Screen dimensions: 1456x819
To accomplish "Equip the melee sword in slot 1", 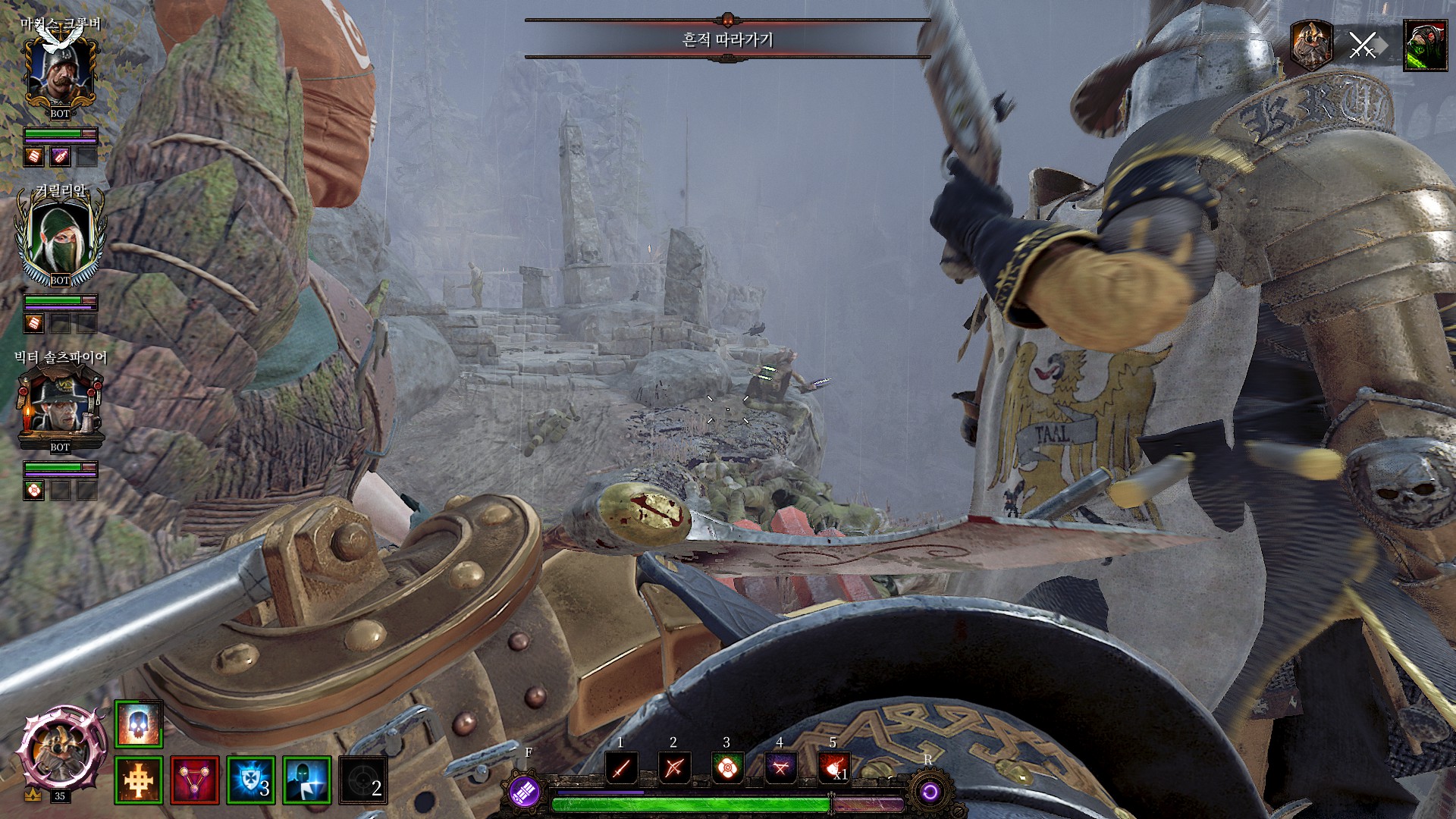I will [621, 768].
